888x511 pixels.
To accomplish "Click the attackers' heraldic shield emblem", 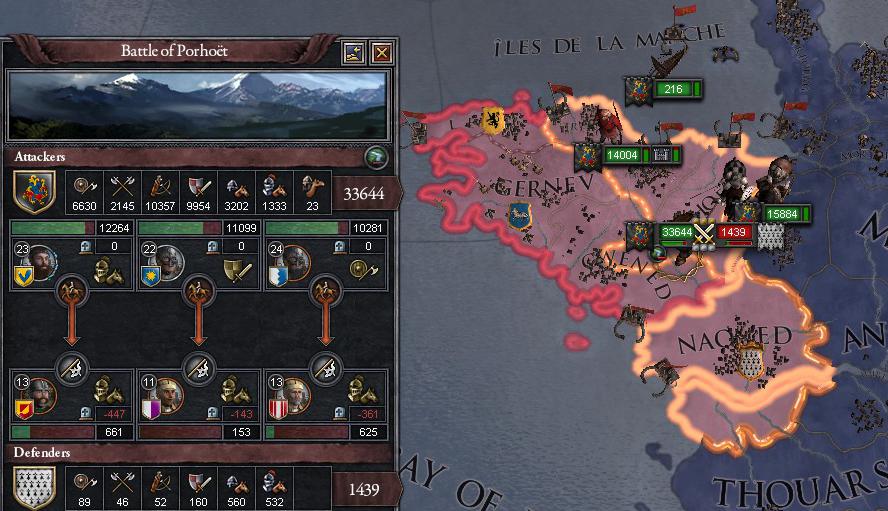I will [33, 192].
